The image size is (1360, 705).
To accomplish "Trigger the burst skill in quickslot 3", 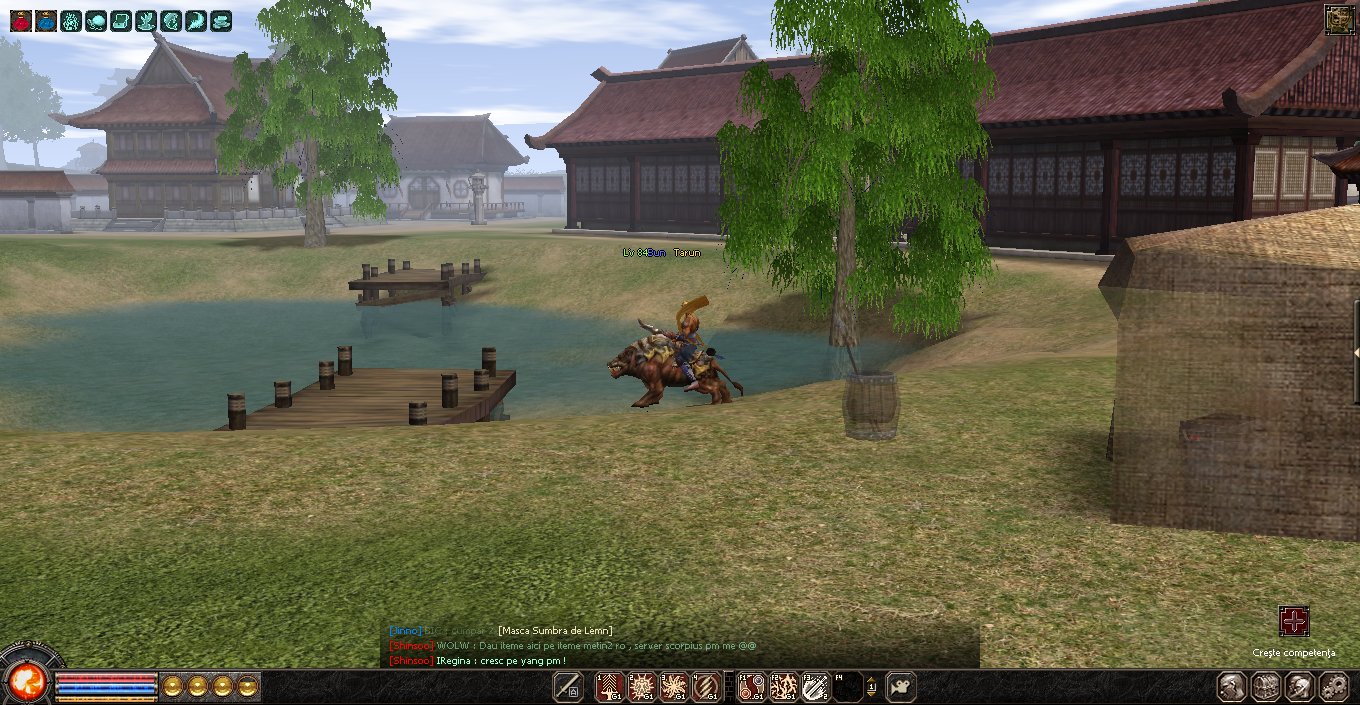I will 674,687.
